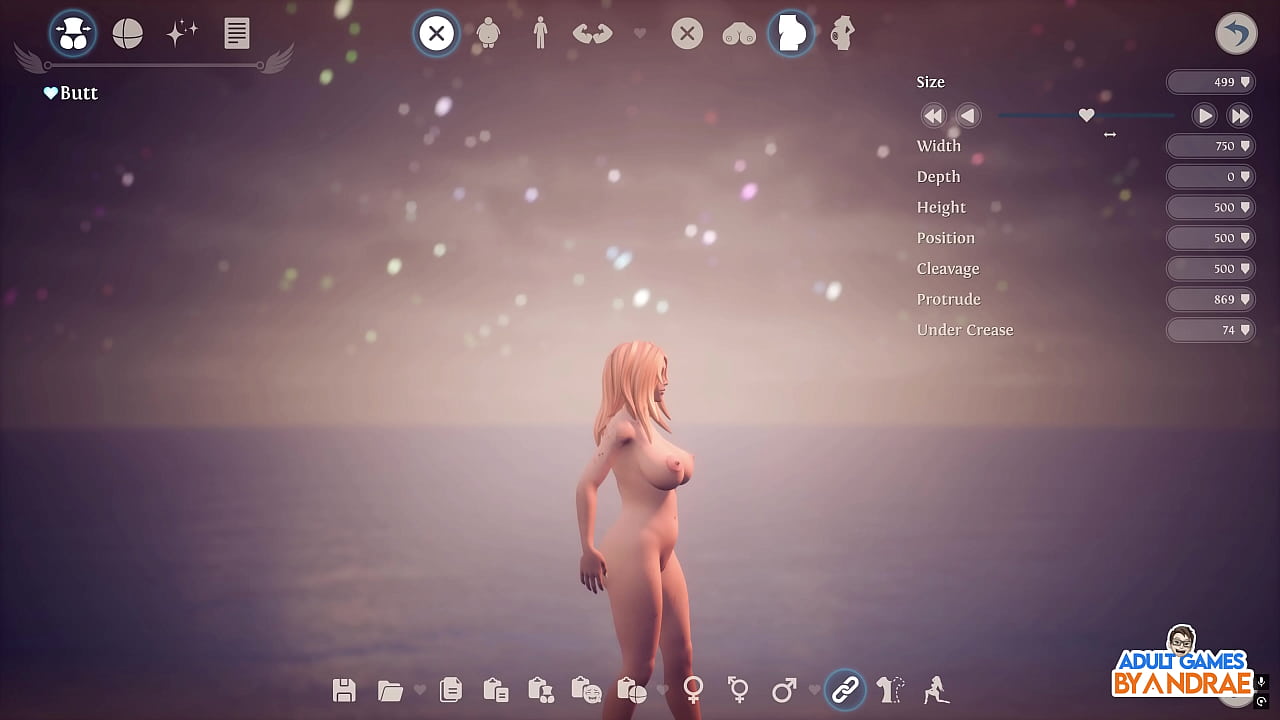Switch to the half-sphere panel at top left
This screenshot has width=1280, height=720.
tap(126, 33)
